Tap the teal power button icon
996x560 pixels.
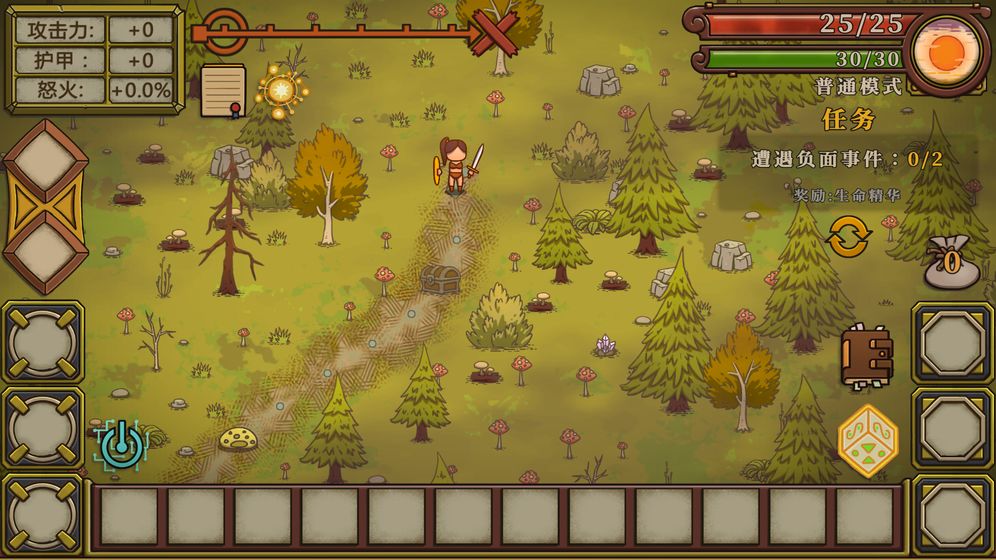click(x=122, y=443)
